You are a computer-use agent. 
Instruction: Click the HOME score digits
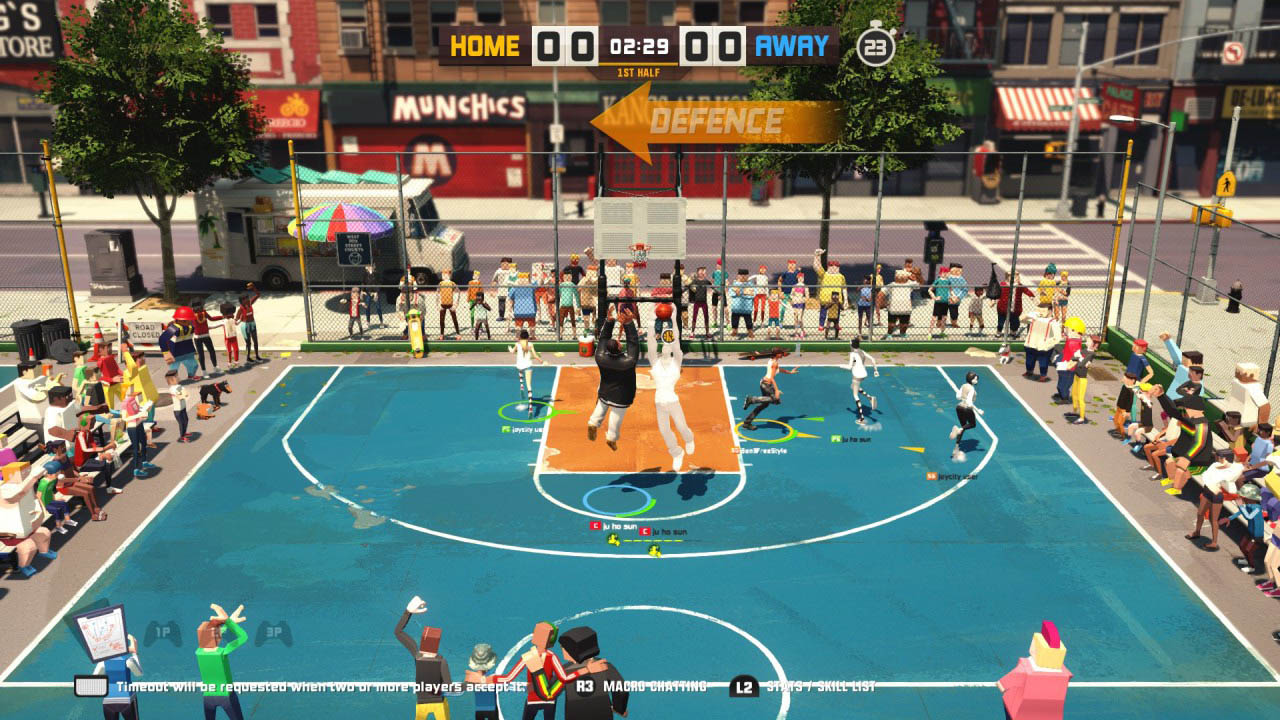[x=564, y=45]
